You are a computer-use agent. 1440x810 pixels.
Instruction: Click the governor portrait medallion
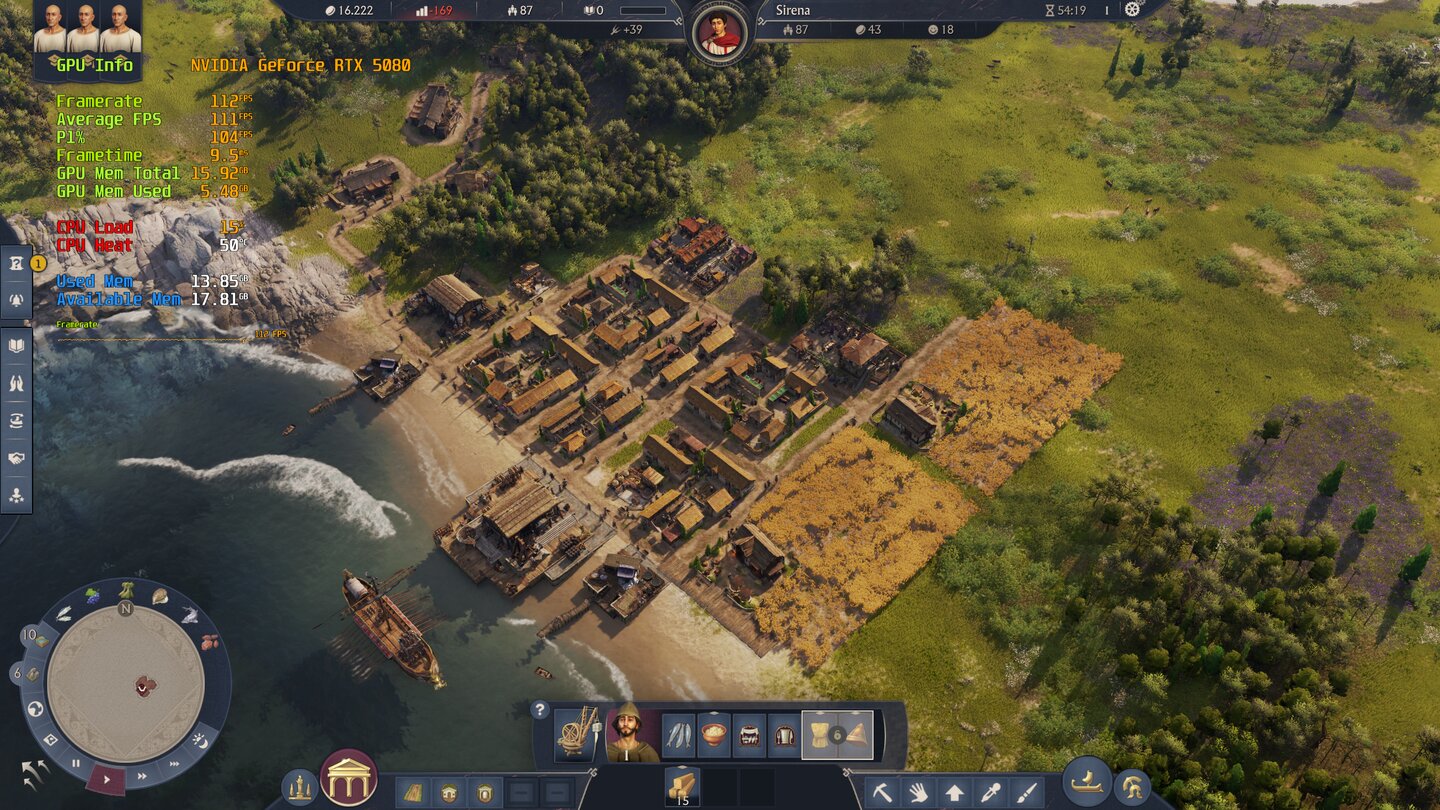[x=719, y=32]
